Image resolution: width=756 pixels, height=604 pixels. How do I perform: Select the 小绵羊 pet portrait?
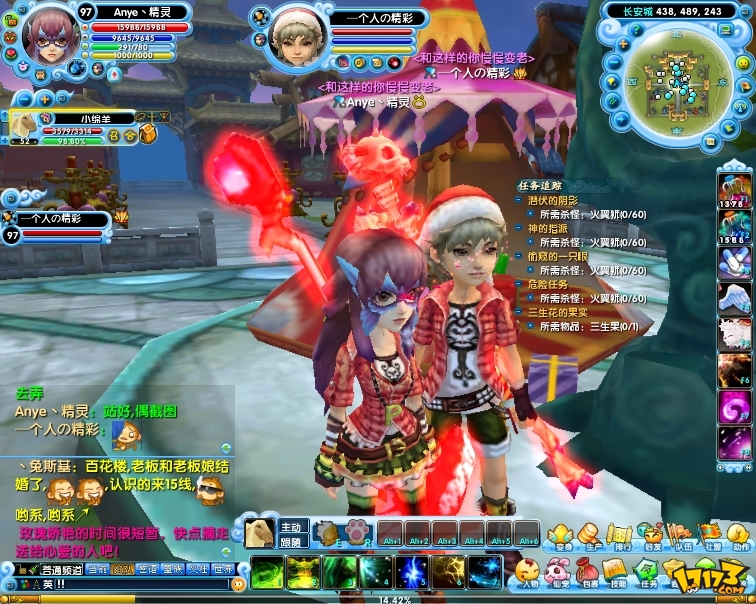coord(20,124)
